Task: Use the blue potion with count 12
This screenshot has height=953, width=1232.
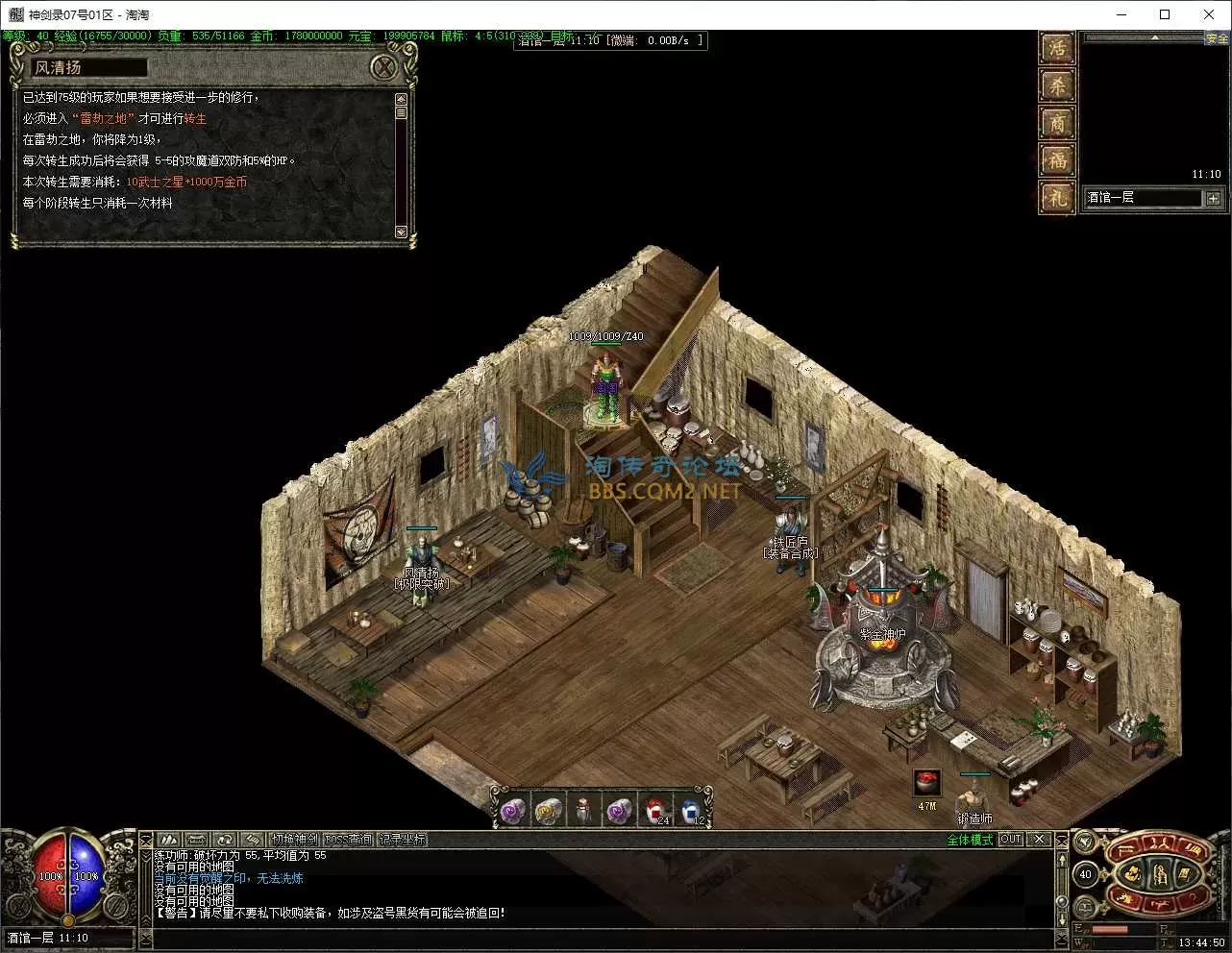Action: click(x=691, y=812)
